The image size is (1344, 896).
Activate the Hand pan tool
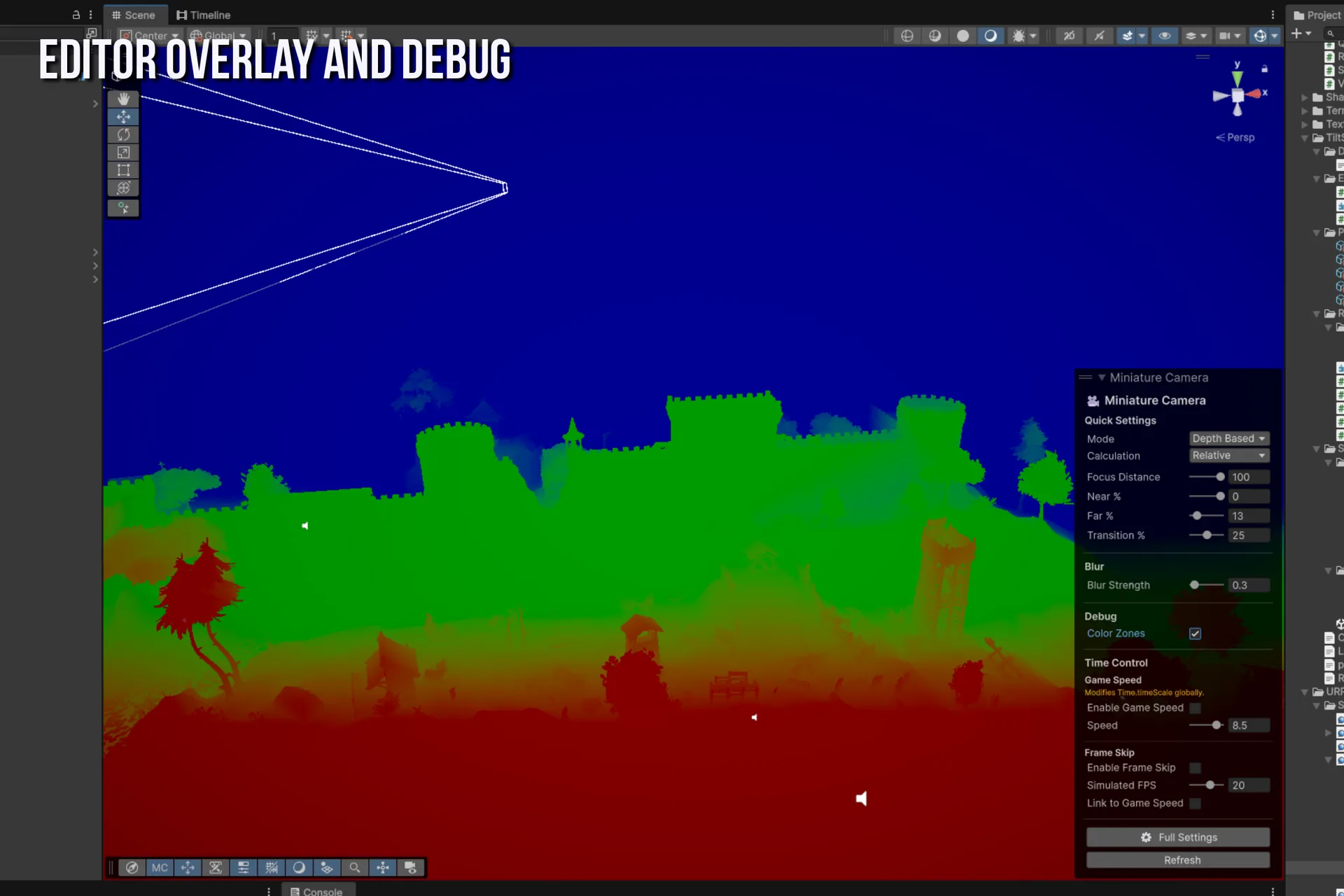[x=123, y=99]
